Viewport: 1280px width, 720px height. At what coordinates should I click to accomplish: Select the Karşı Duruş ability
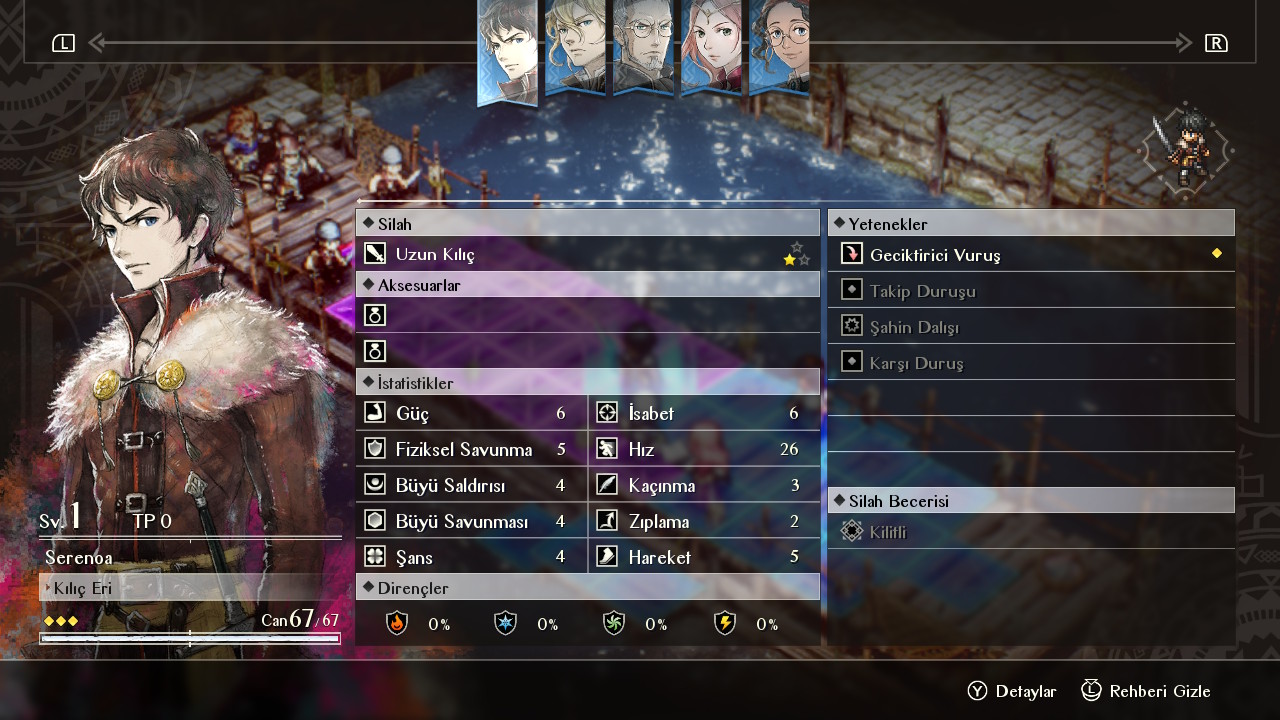(1030, 363)
